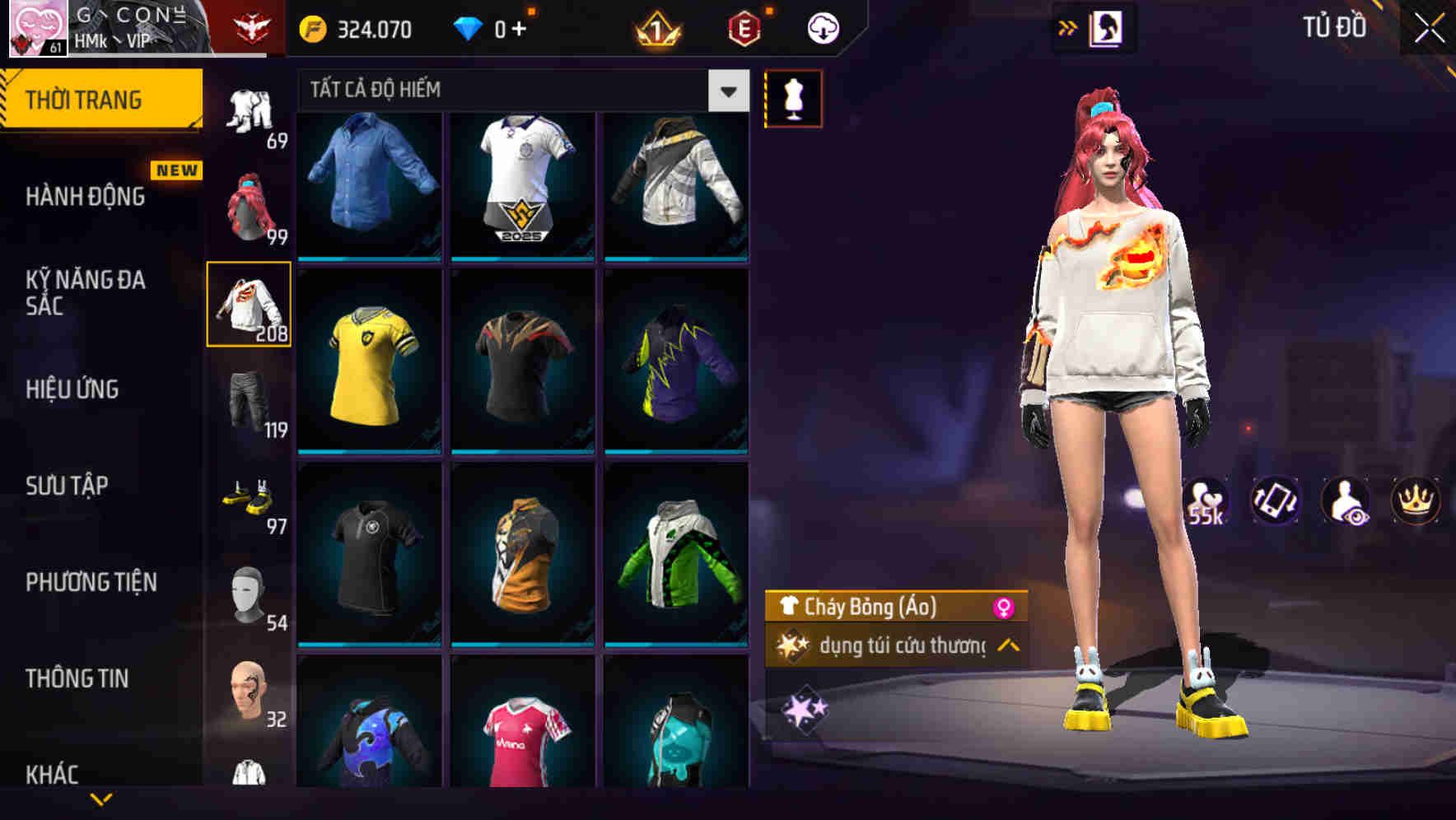Viewport: 1456px width, 820px height.
Task: Open the rank crown badge at top
Action: (654, 27)
